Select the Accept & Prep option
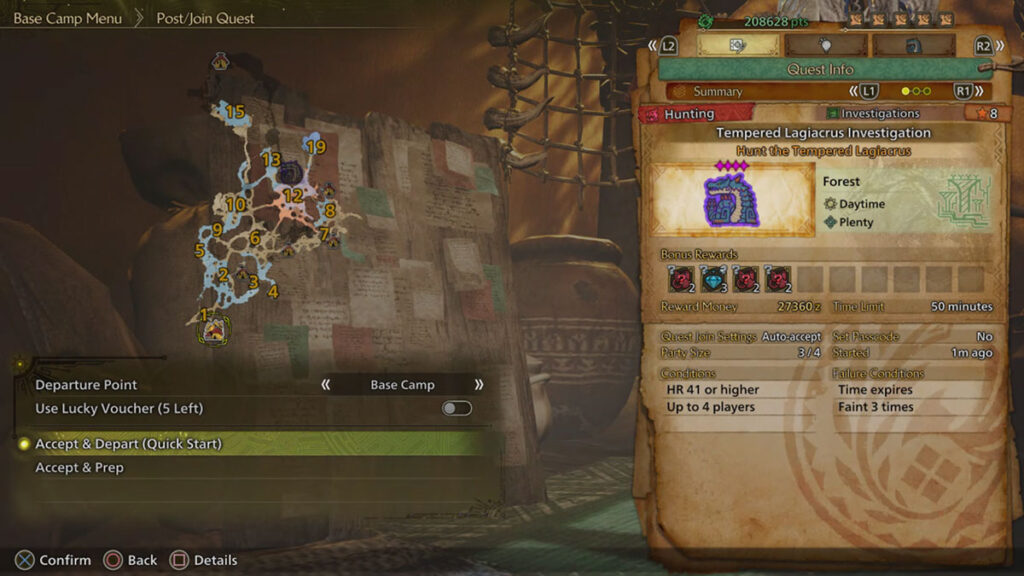Image resolution: width=1024 pixels, height=576 pixels. tap(80, 467)
